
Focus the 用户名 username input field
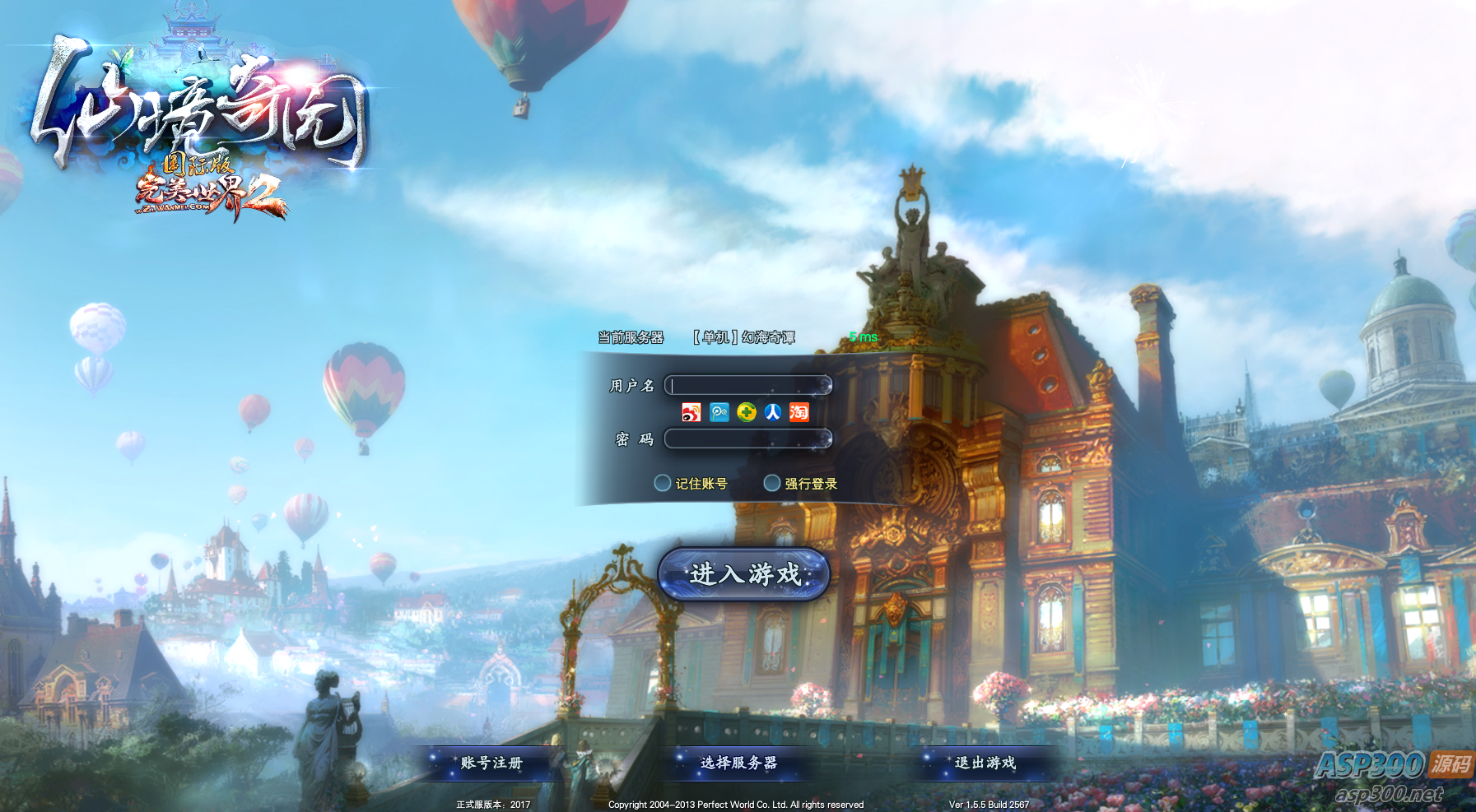click(x=747, y=385)
